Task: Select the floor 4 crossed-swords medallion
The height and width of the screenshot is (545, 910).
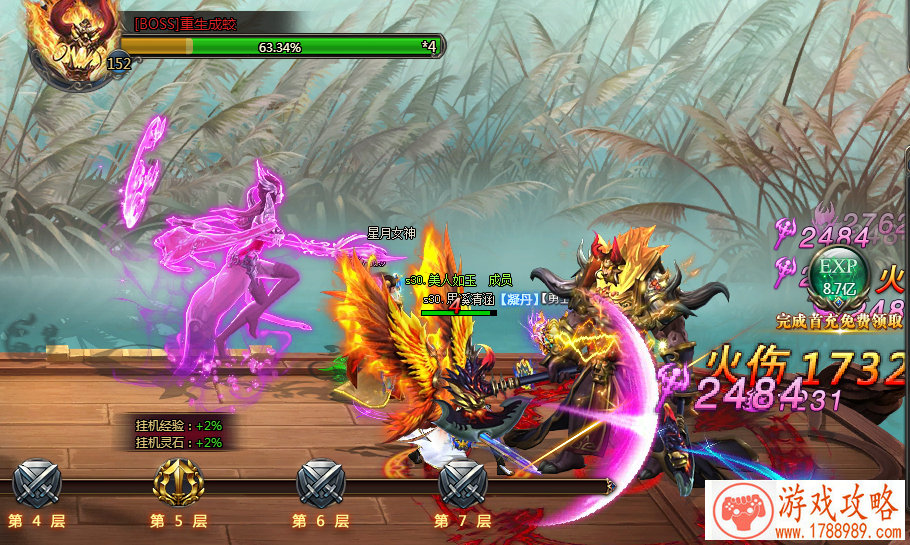Action: pyautogui.click(x=37, y=485)
